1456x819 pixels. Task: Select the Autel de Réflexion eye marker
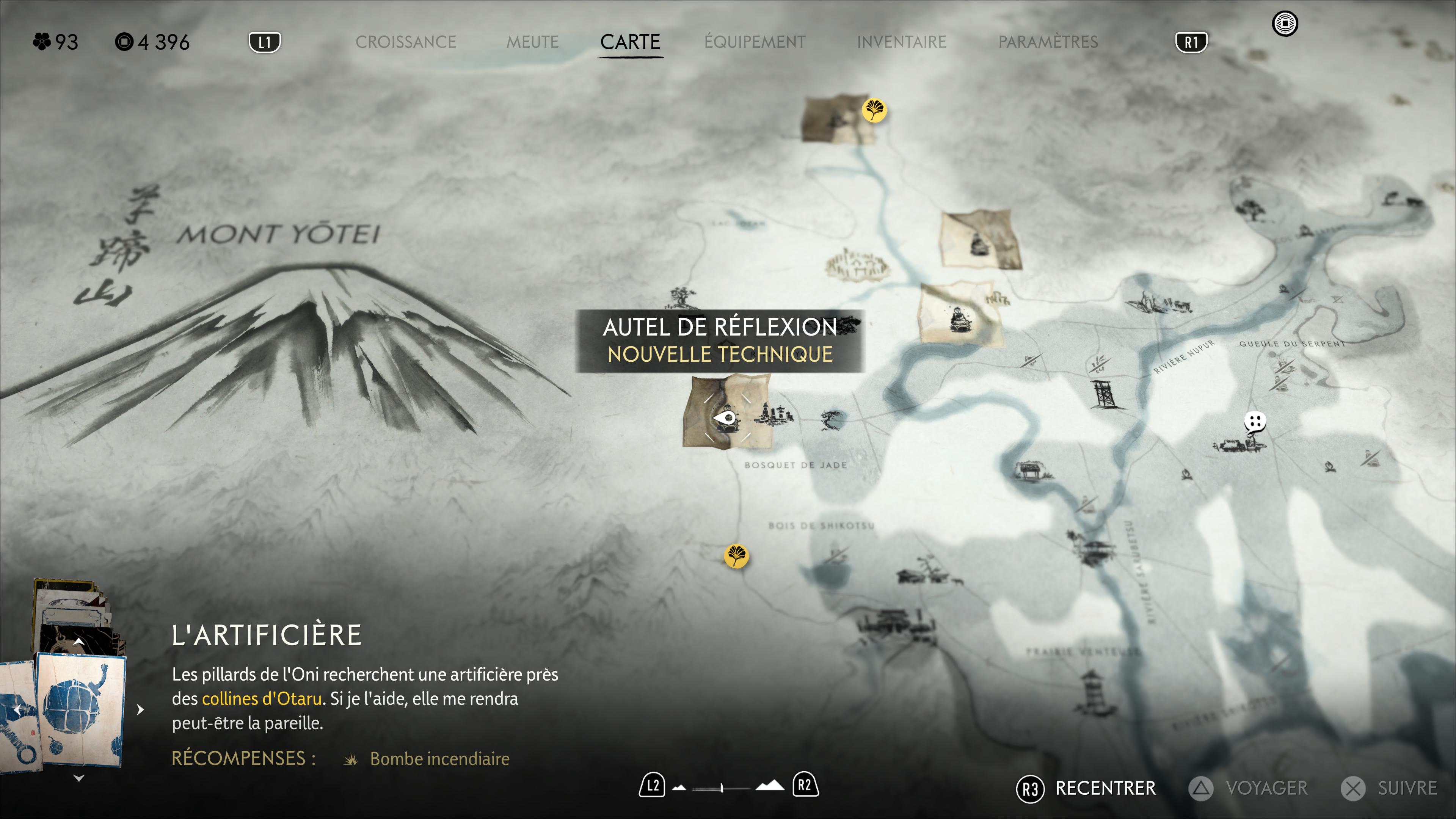click(725, 419)
